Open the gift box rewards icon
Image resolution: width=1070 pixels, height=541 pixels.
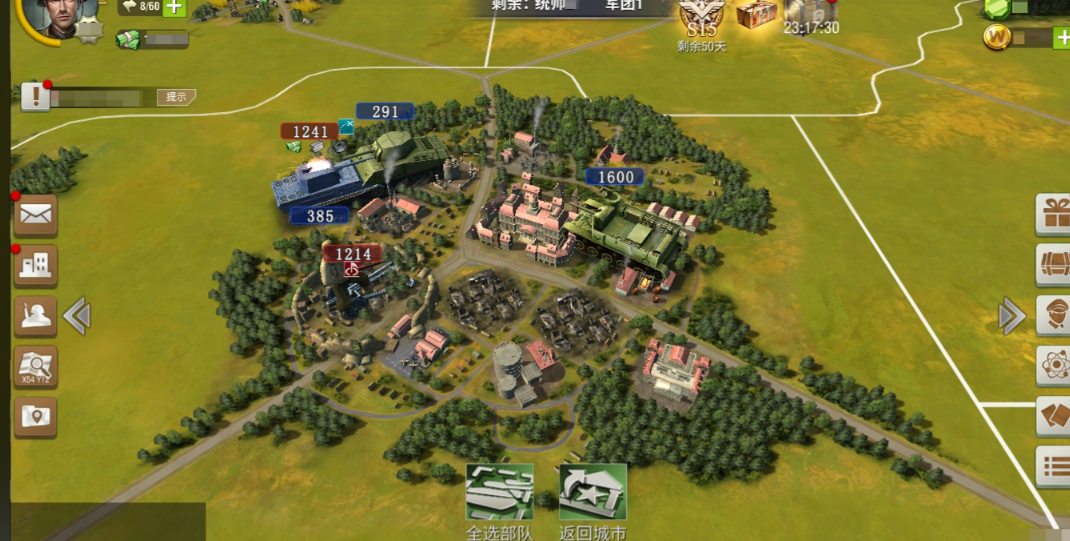[1054, 214]
